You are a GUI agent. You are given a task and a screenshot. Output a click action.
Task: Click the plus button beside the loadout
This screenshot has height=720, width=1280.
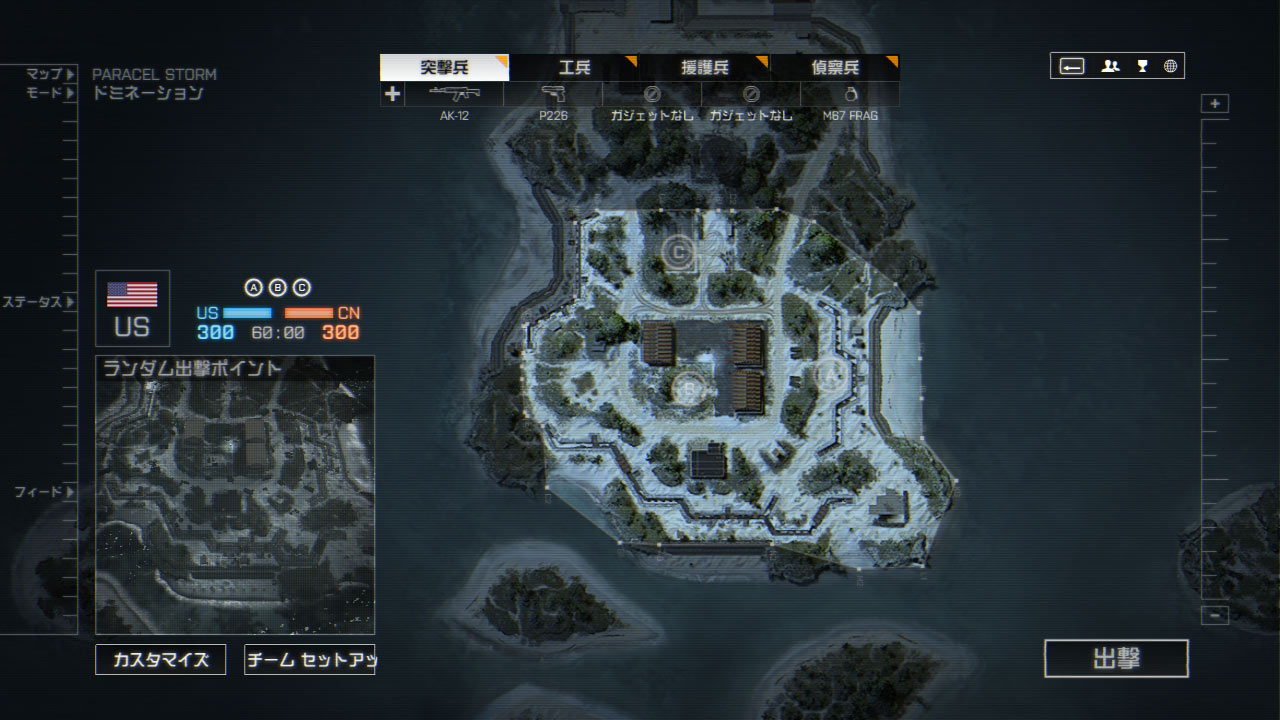point(392,94)
